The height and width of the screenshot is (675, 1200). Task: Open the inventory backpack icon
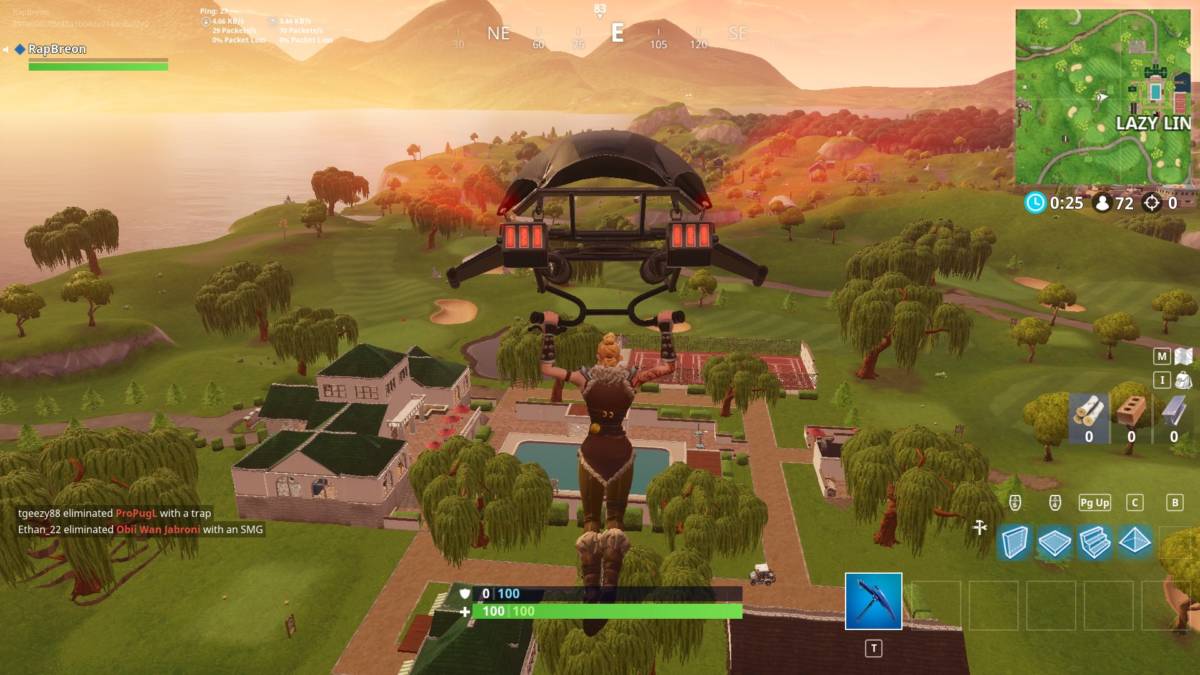pyautogui.click(x=1183, y=380)
